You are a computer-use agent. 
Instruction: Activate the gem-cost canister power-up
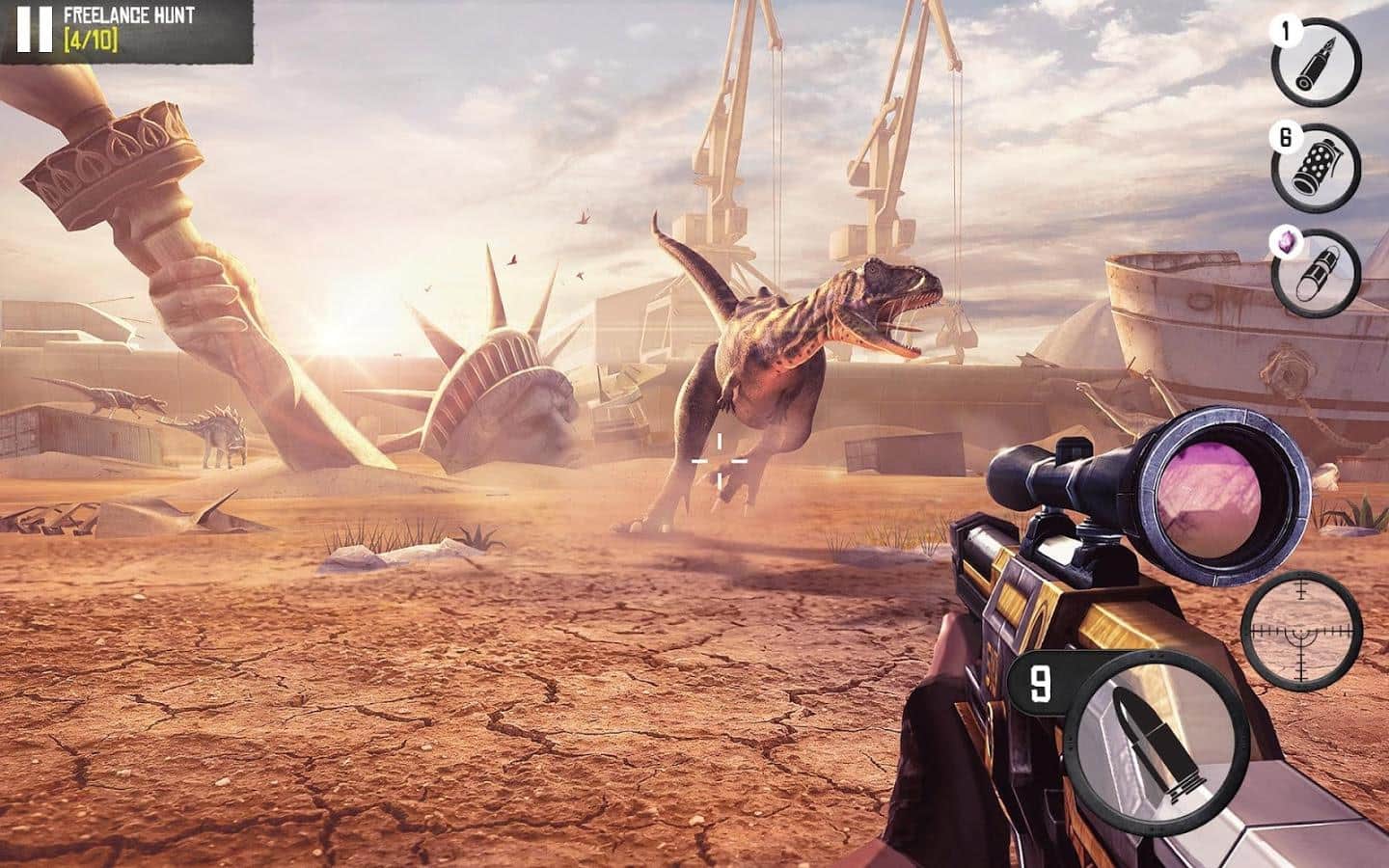[1316, 272]
